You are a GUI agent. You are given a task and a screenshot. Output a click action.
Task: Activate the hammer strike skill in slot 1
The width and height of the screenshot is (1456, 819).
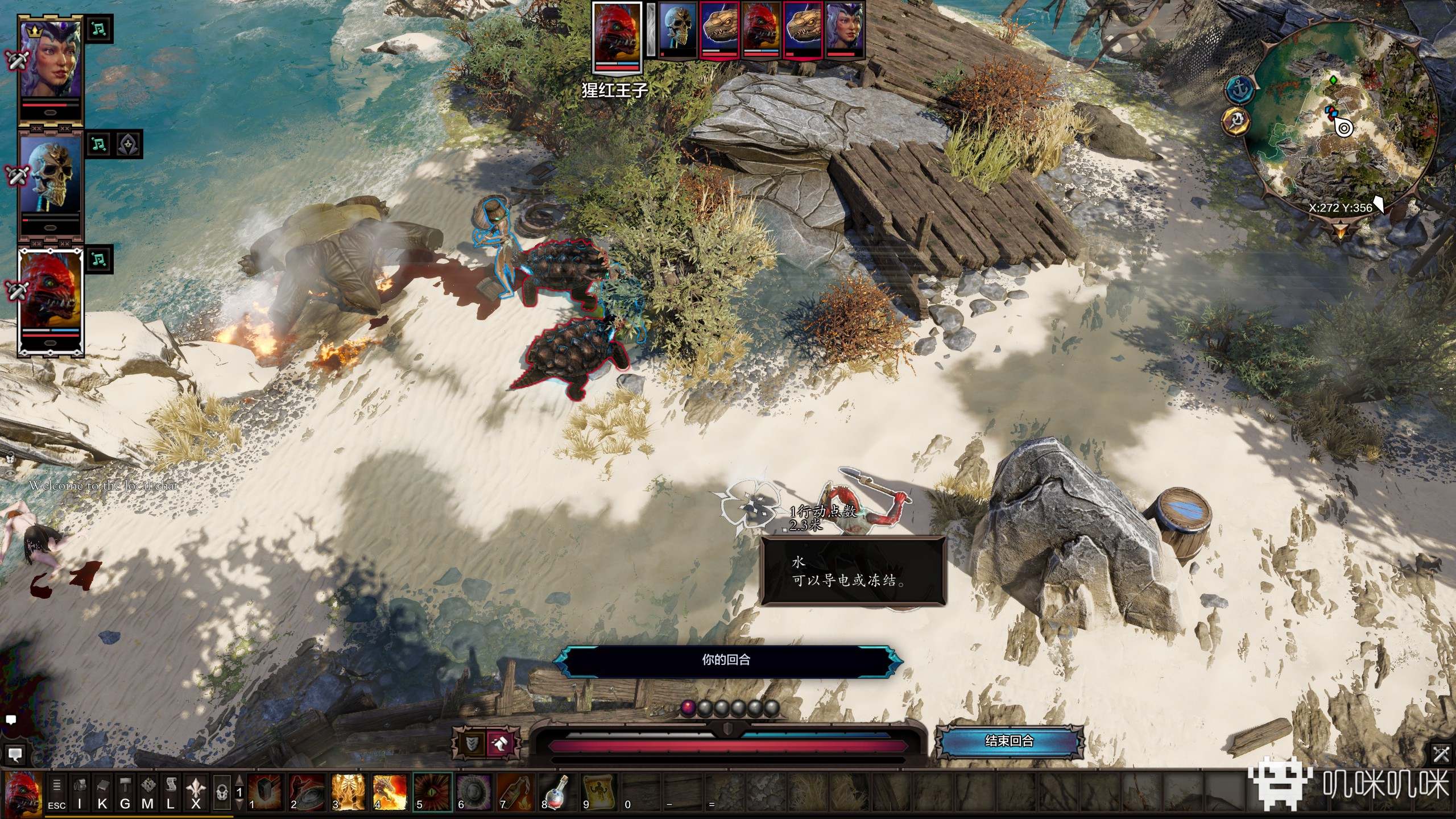coord(265,792)
